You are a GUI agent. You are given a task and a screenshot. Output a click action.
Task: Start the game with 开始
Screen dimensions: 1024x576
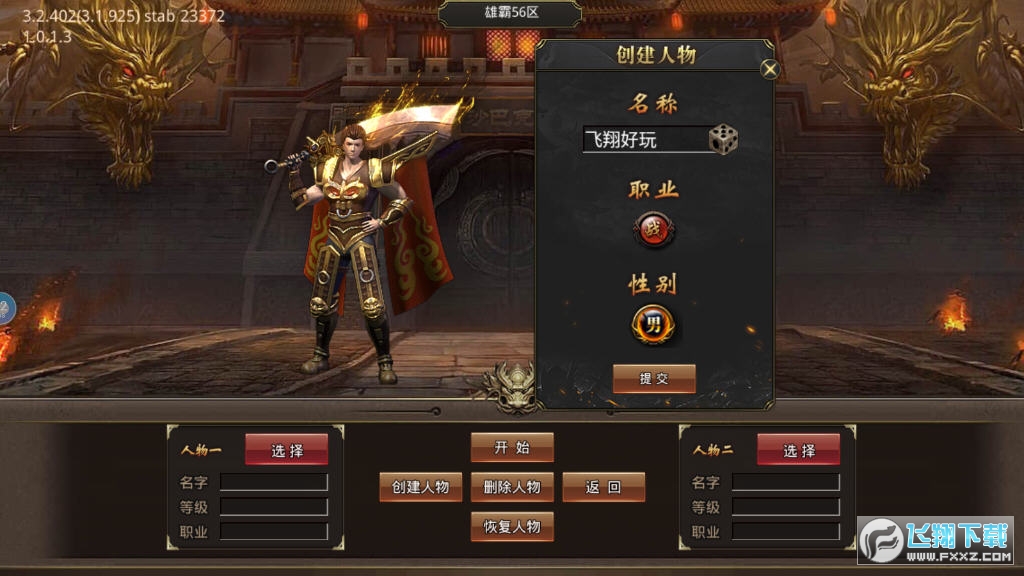click(x=512, y=447)
